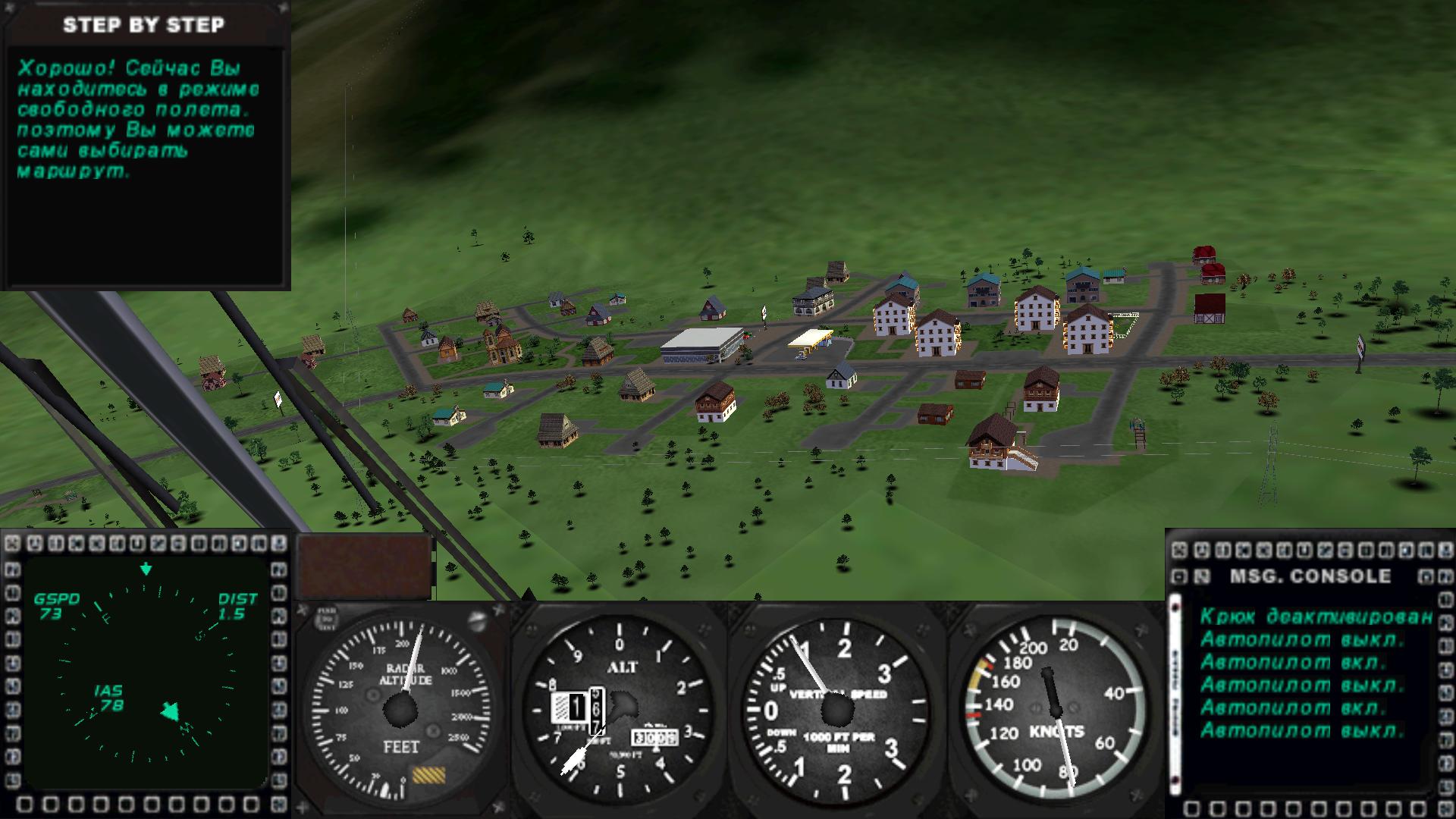Push the radar altimeter test knob

pyautogui.click(x=328, y=618)
